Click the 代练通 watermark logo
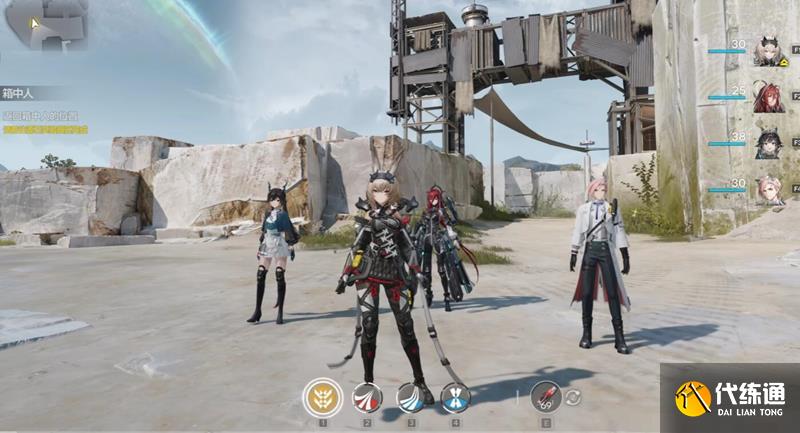Screen dimensions: 800x433 pyautogui.click(x=730, y=398)
